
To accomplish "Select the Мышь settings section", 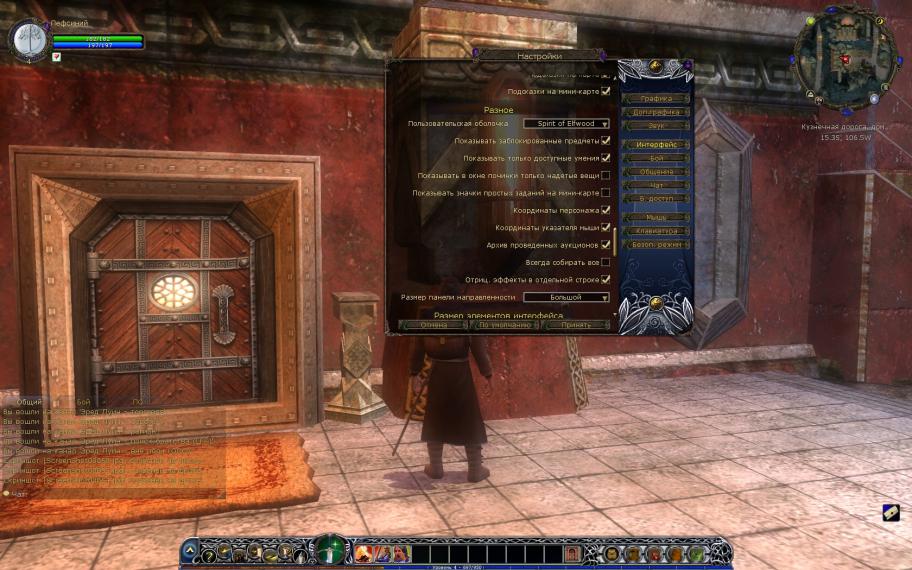I will pos(655,217).
